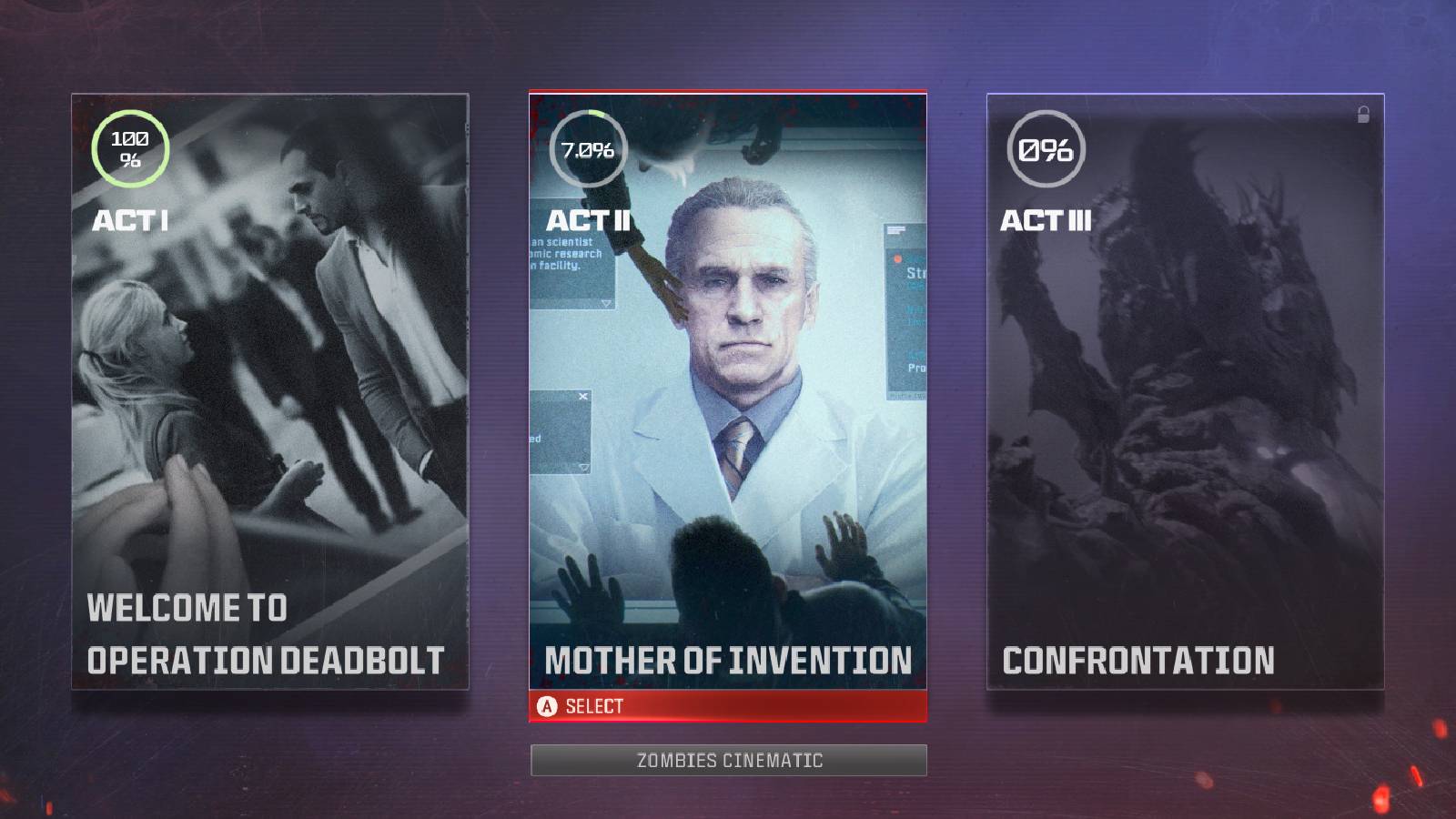The width and height of the screenshot is (1456, 819).
Task: Click the lock icon on the Act III card
Action: (1363, 113)
